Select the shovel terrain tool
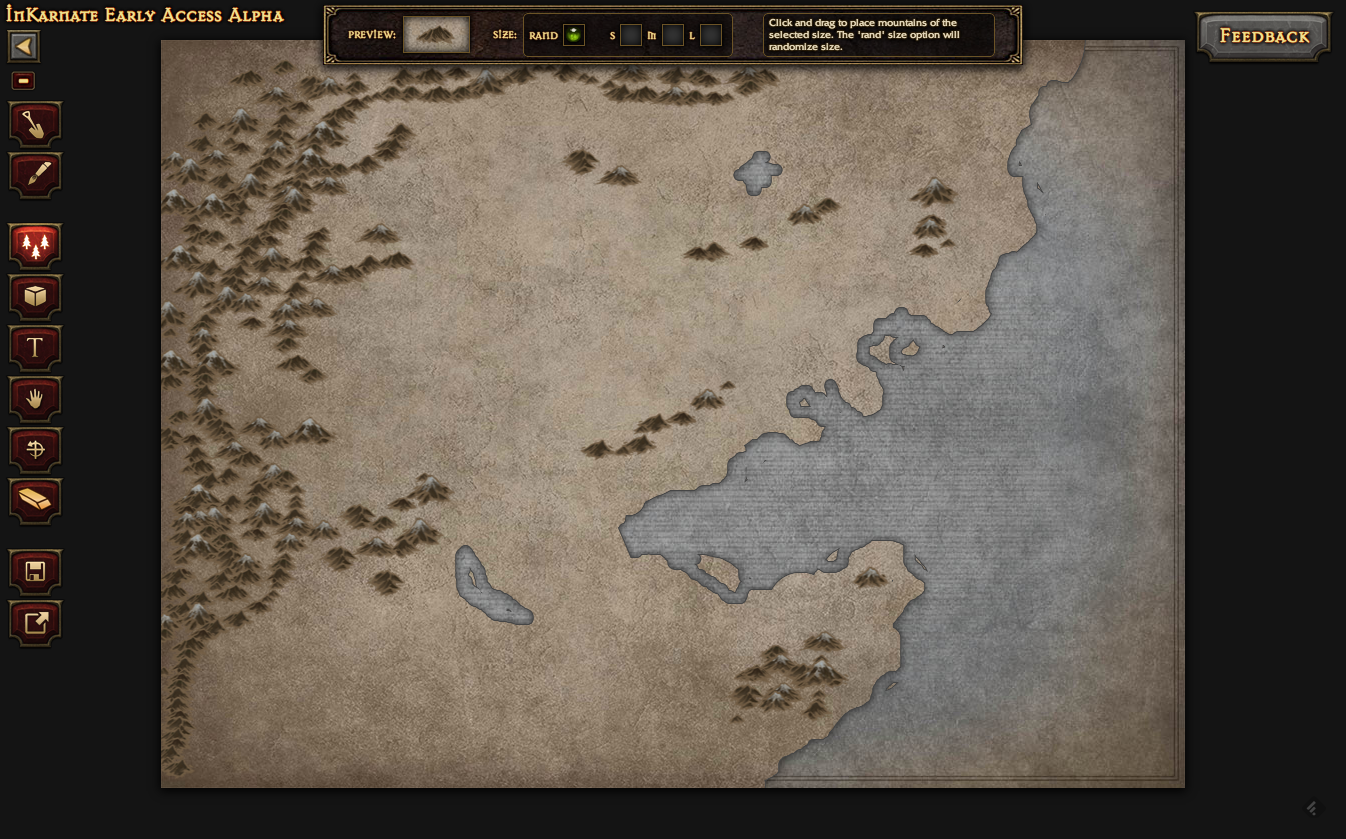 click(35, 125)
